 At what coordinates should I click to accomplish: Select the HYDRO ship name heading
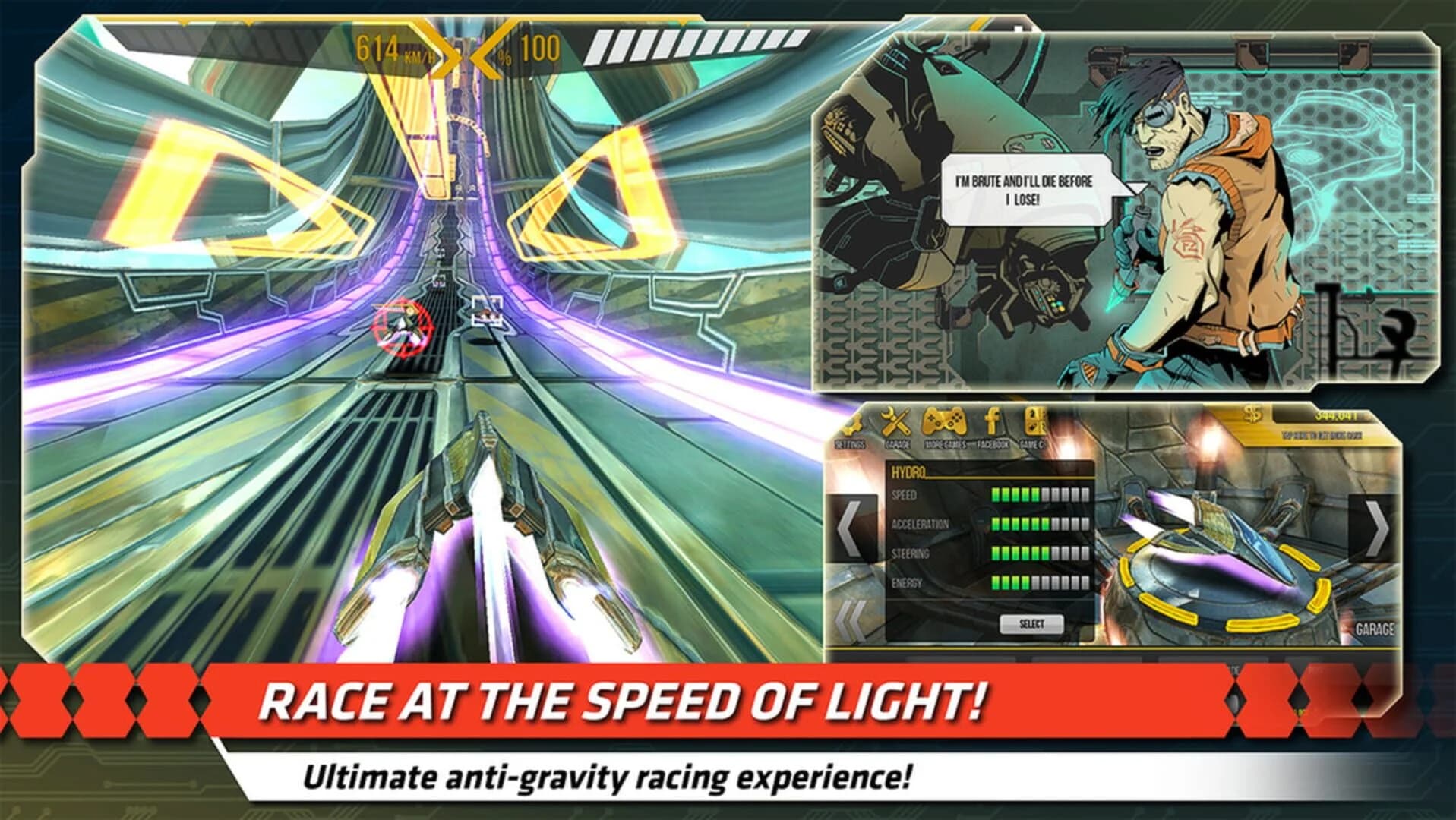click(909, 471)
